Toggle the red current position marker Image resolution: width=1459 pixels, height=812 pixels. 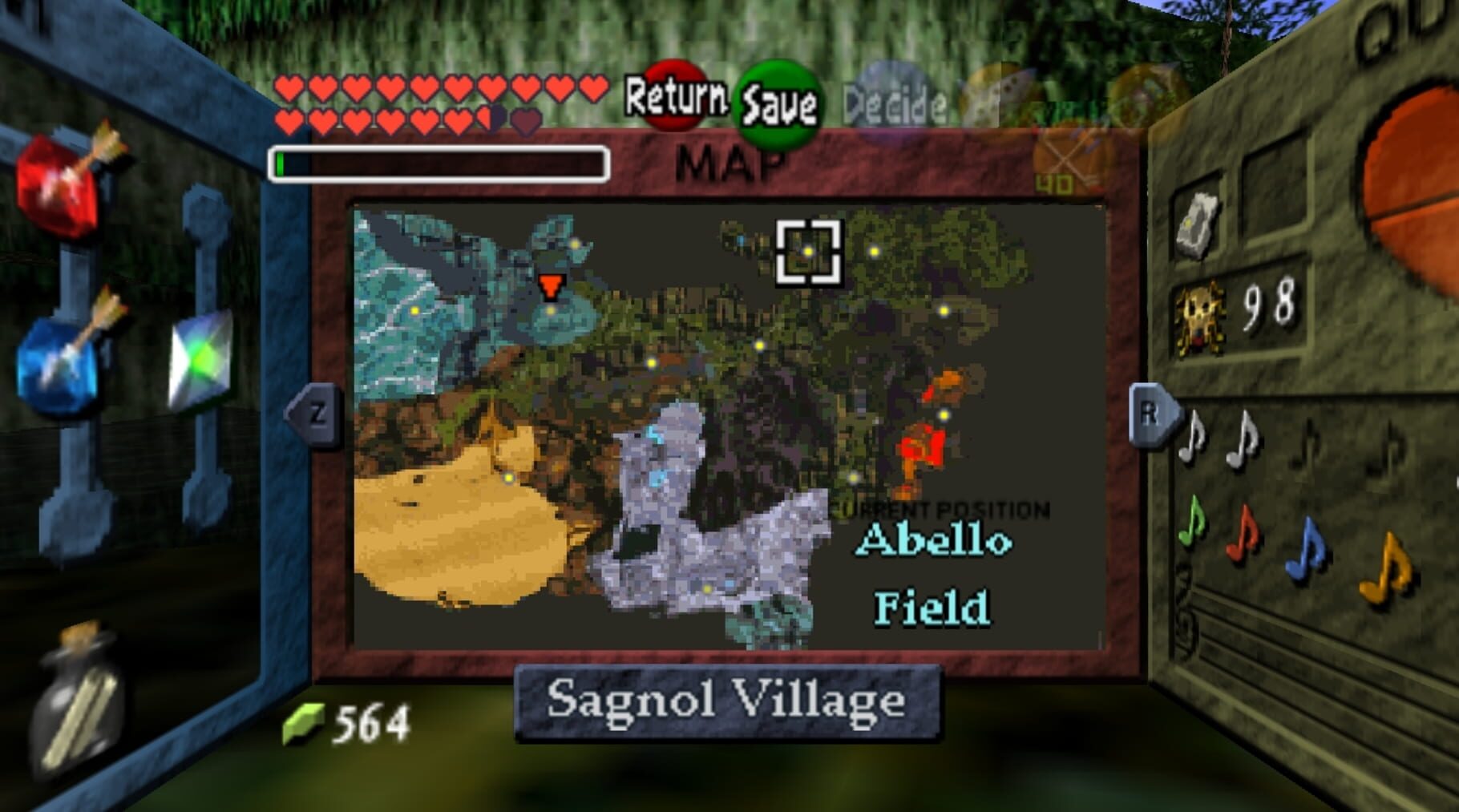tap(552, 287)
